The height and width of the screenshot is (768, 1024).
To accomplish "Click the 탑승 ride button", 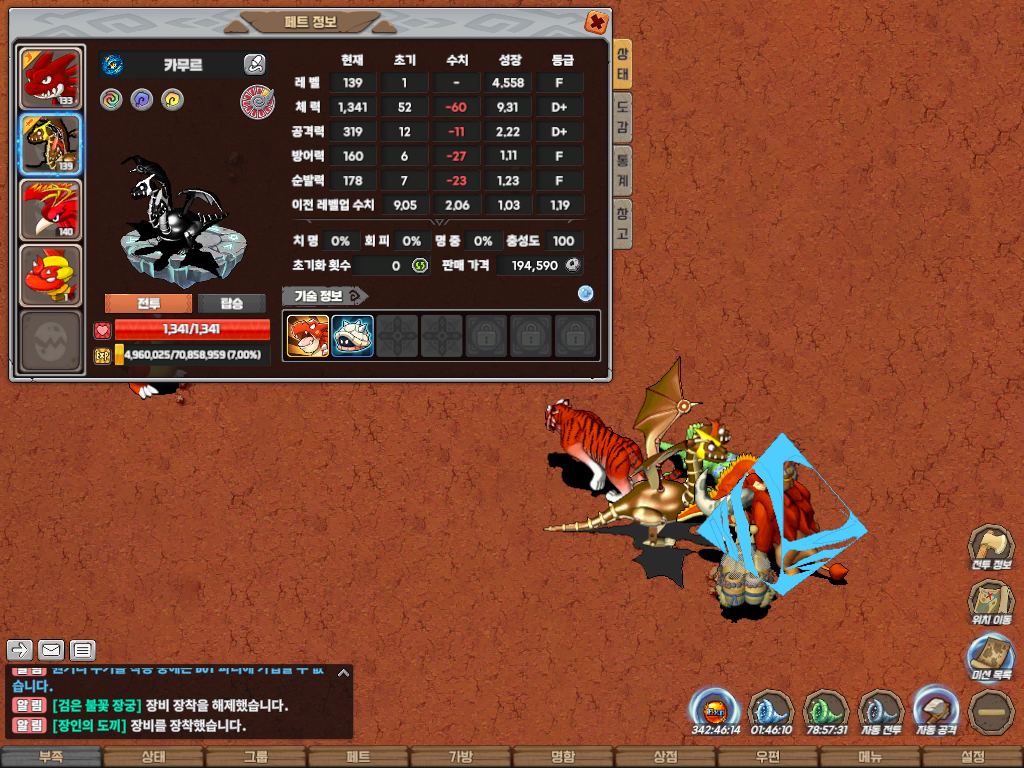I will pyautogui.click(x=231, y=304).
